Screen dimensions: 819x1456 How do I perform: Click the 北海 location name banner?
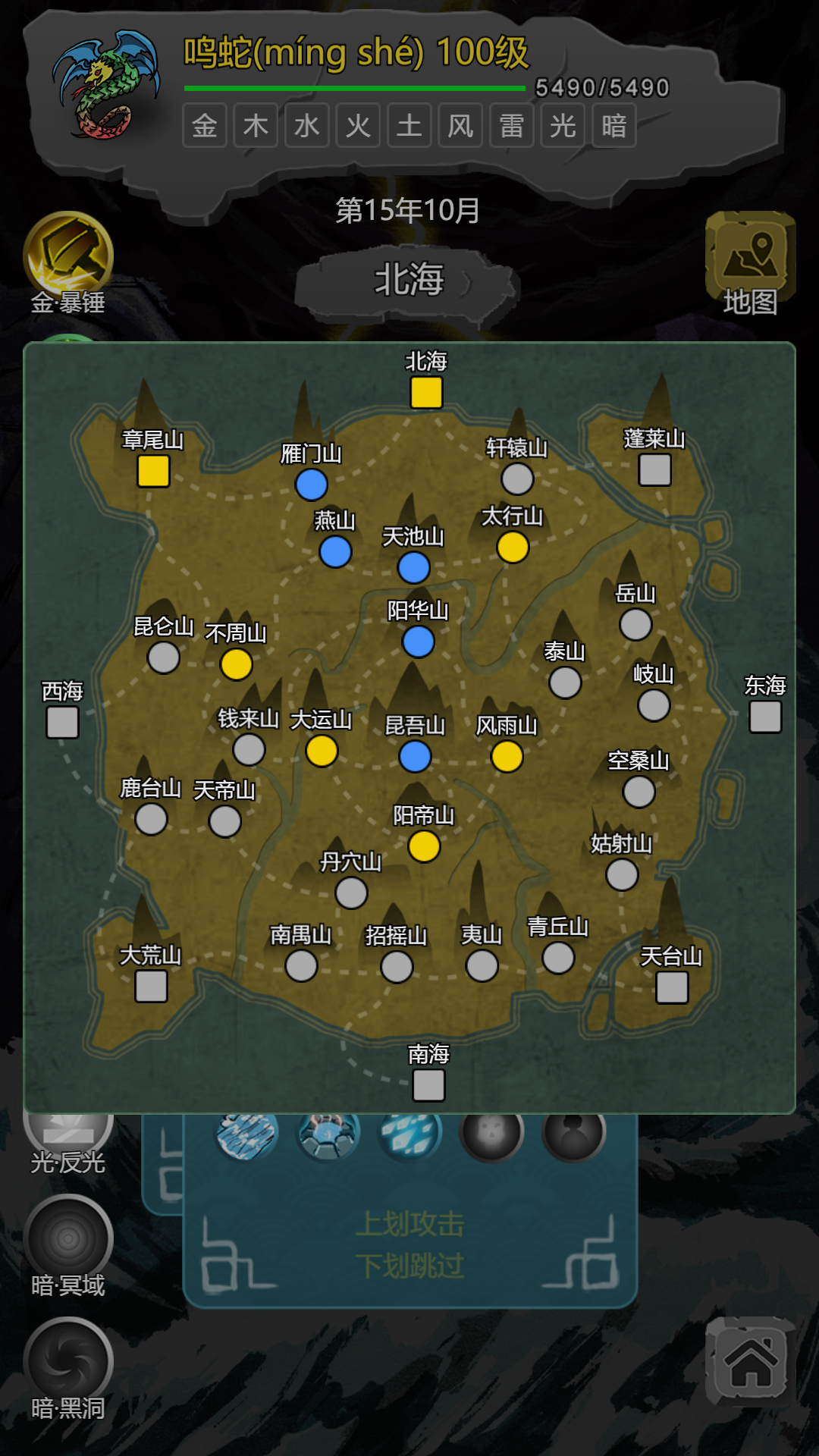point(409,281)
